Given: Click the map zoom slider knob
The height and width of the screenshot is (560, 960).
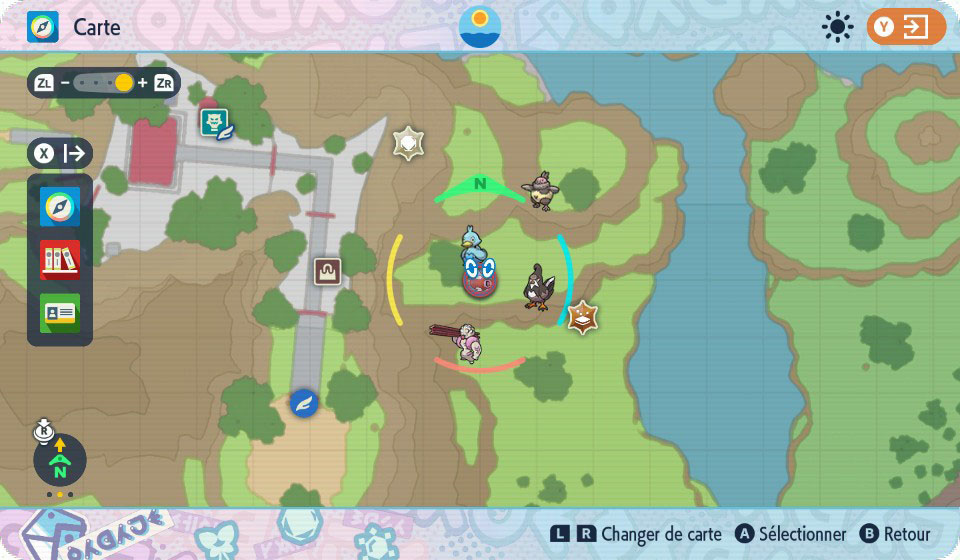Looking at the screenshot, I should [x=123, y=83].
